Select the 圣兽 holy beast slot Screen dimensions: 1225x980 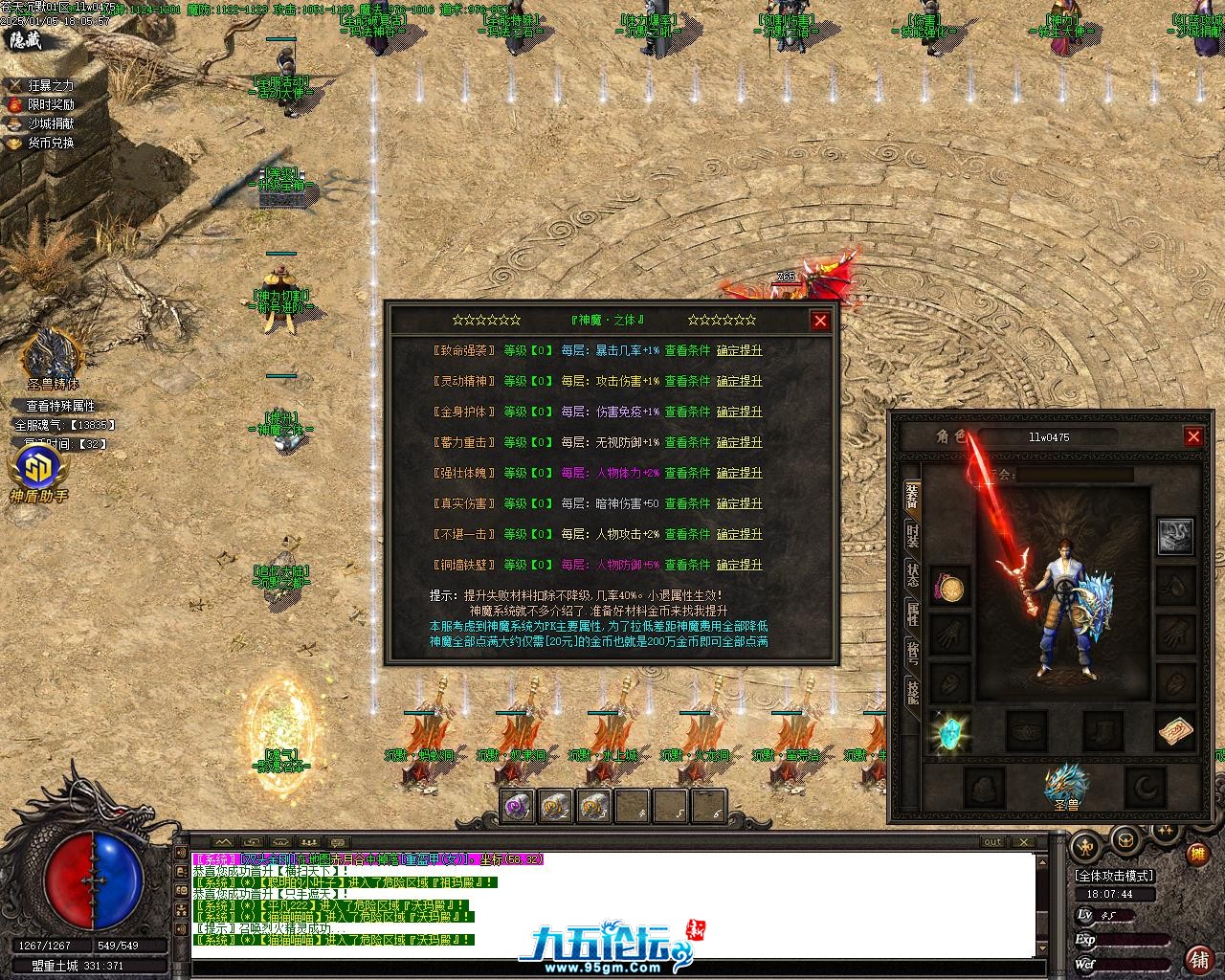click(x=1065, y=787)
